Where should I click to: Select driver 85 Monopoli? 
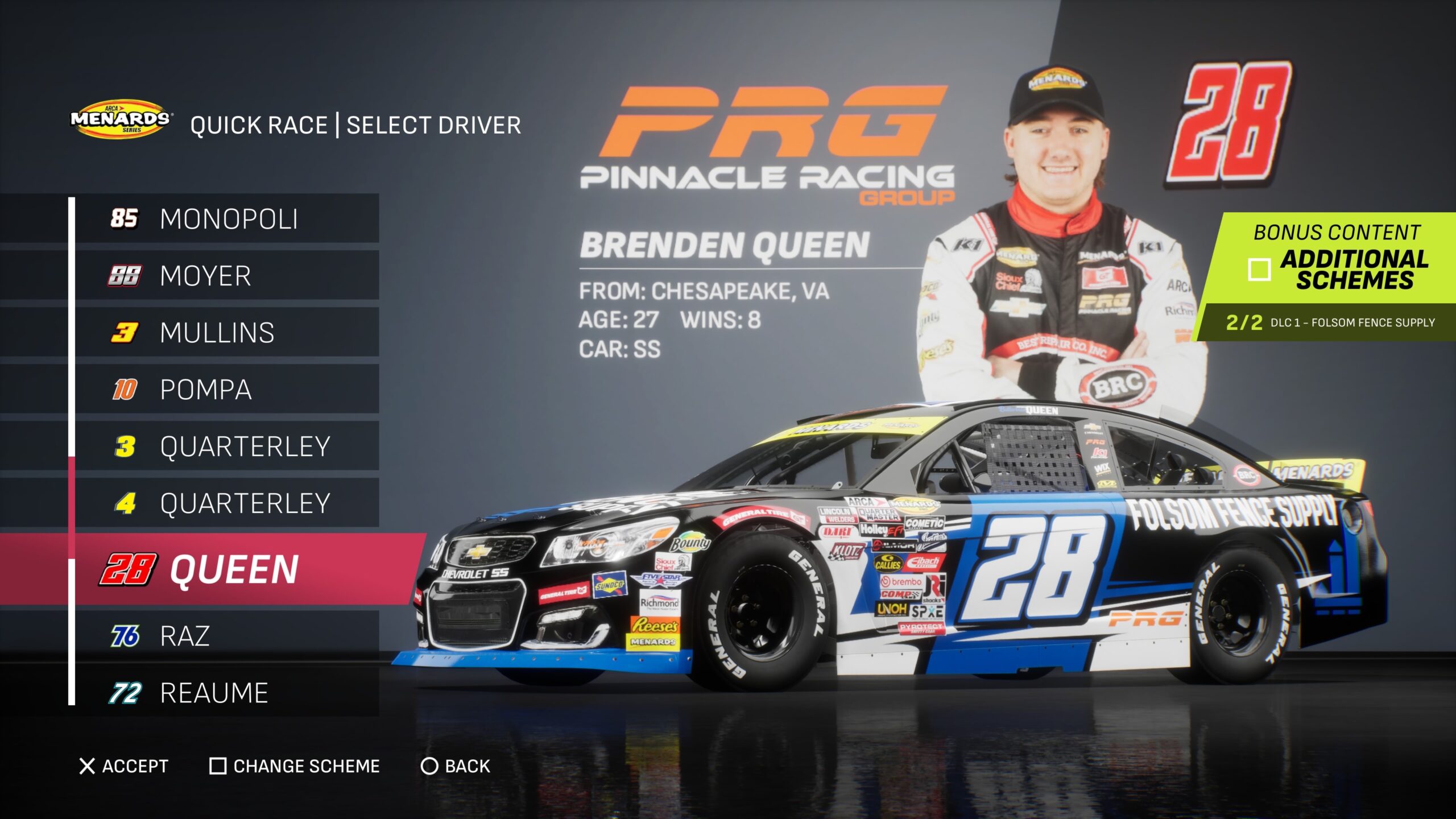click(227, 219)
